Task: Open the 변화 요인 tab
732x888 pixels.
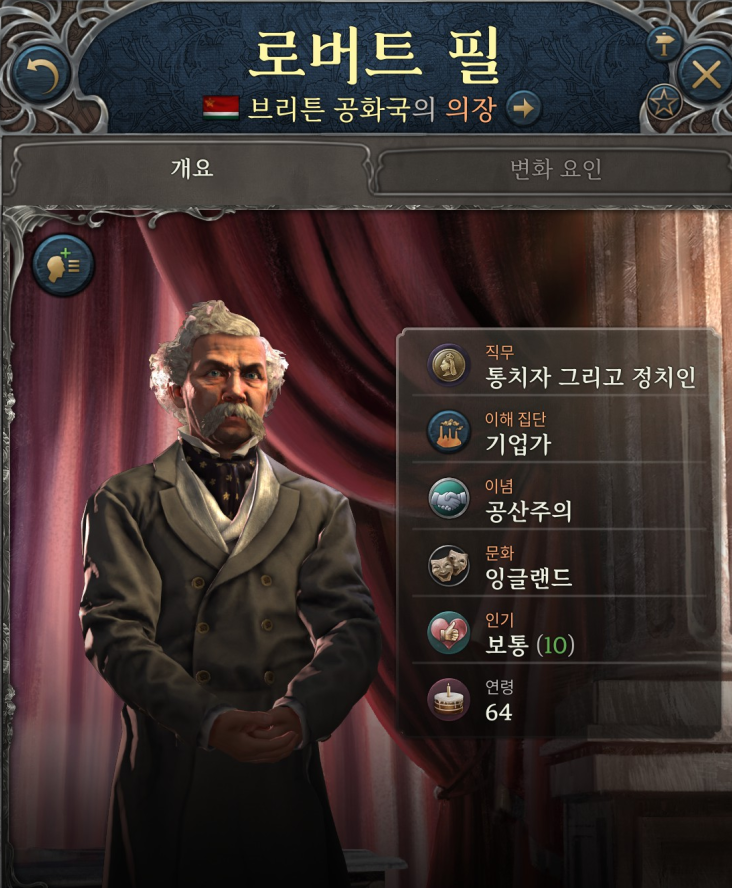Action: pyautogui.click(x=556, y=169)
